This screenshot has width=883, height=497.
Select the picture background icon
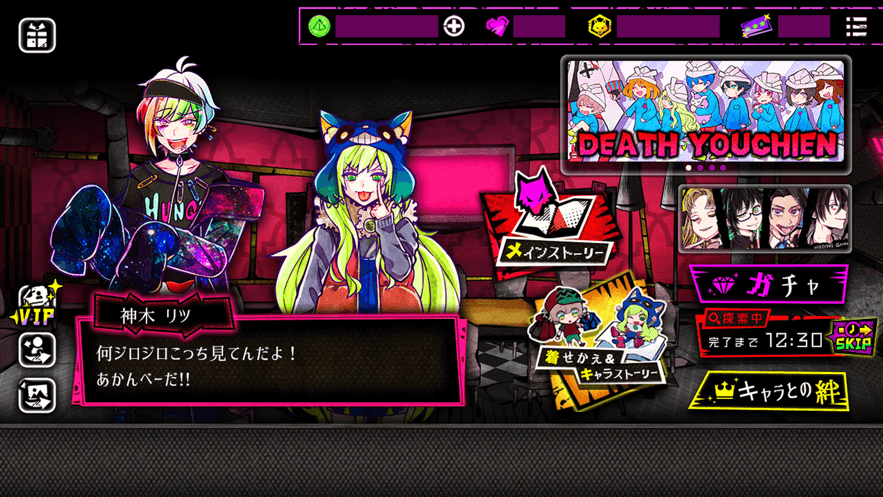37,396
